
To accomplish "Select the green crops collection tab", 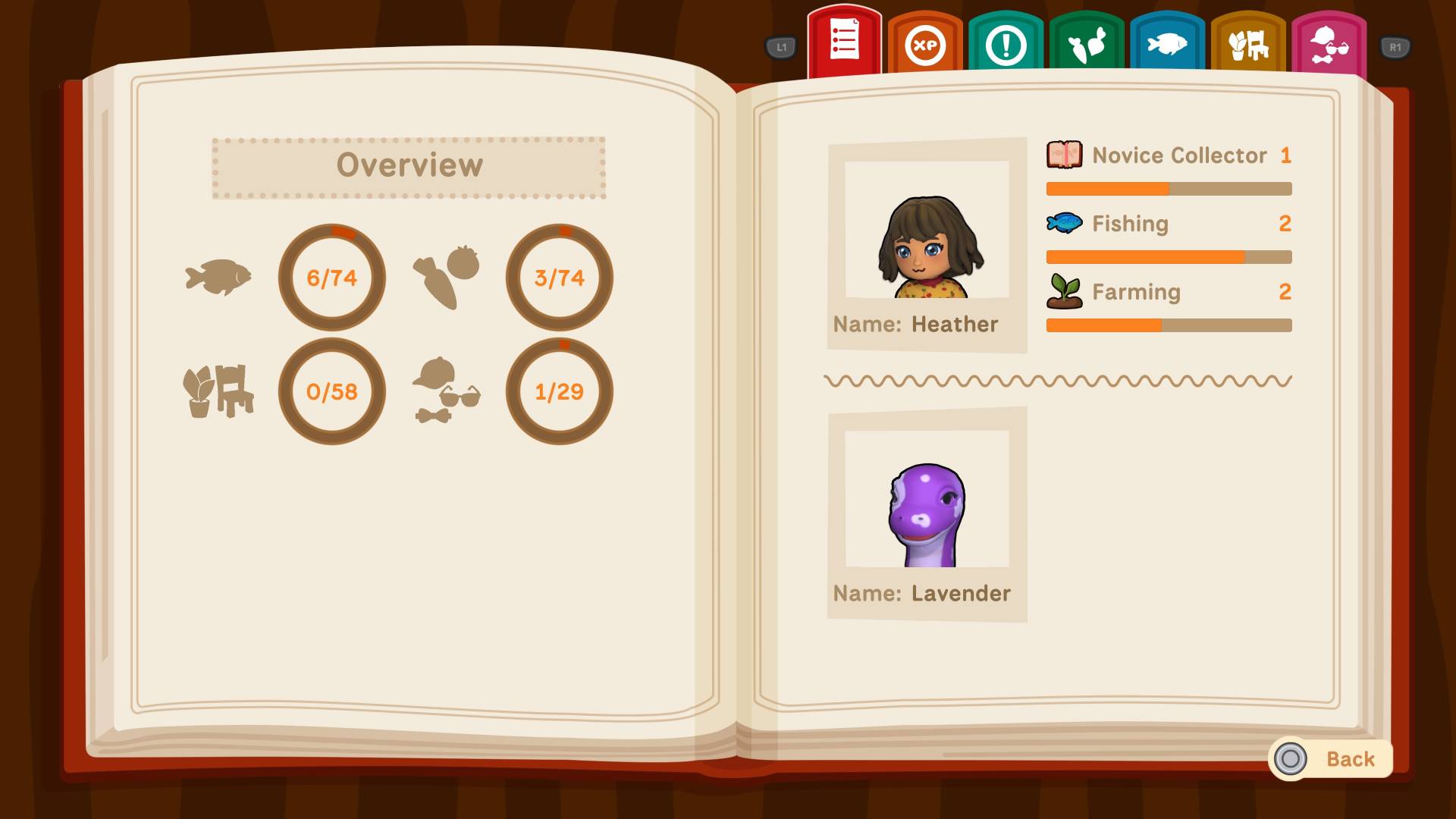I will (1086, 42).
